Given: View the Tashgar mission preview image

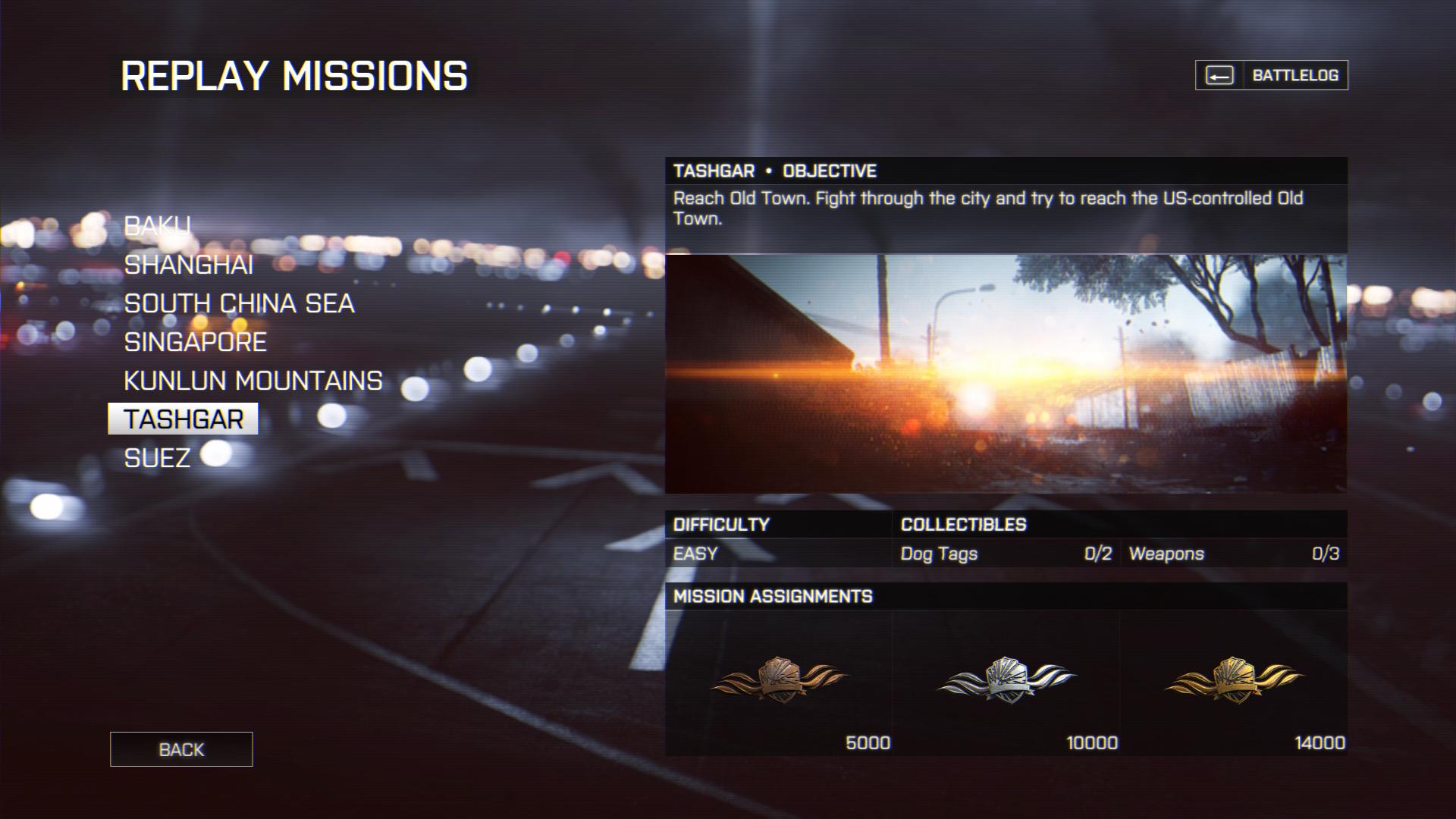Looking at the screenshot, I should (1006, 374).
